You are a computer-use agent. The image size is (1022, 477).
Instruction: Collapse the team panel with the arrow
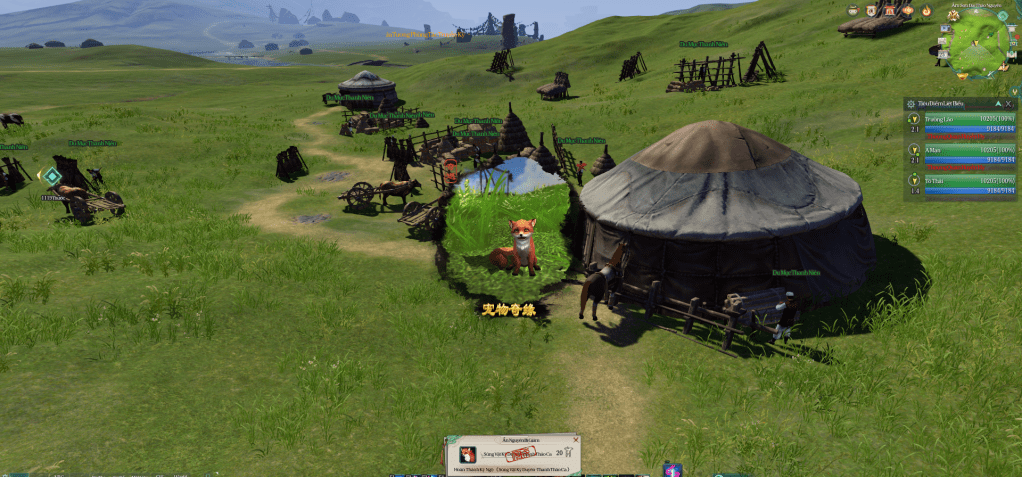click(997, 104)
